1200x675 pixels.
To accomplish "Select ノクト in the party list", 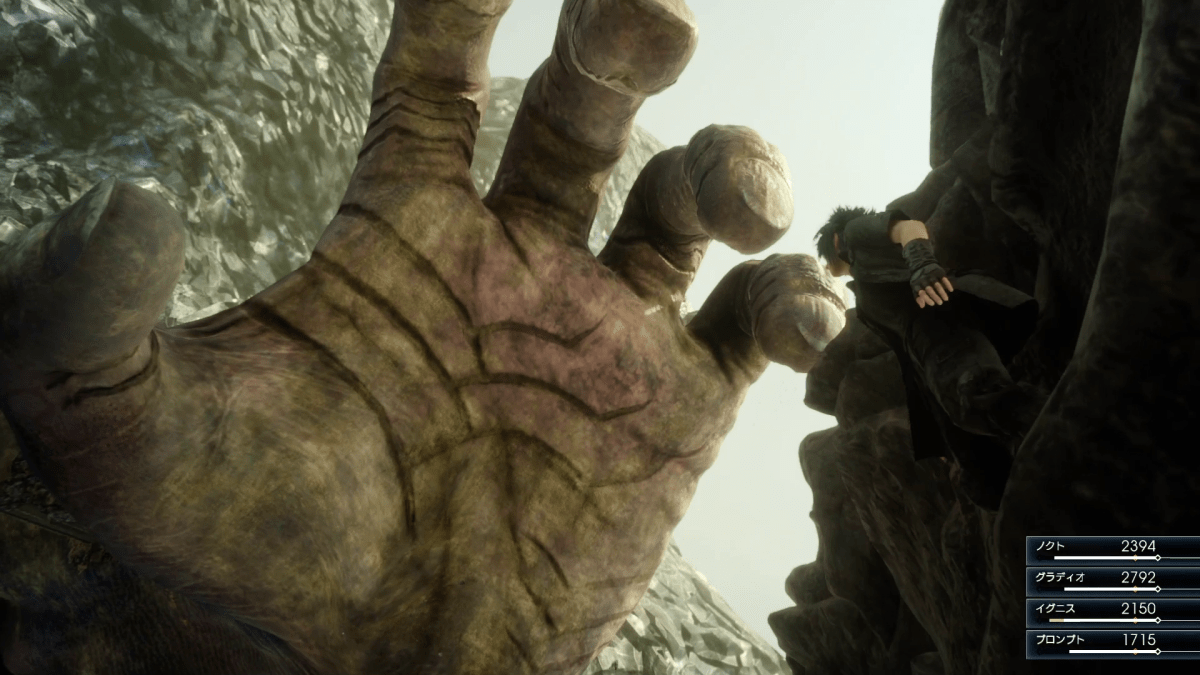I will 1112,549.
